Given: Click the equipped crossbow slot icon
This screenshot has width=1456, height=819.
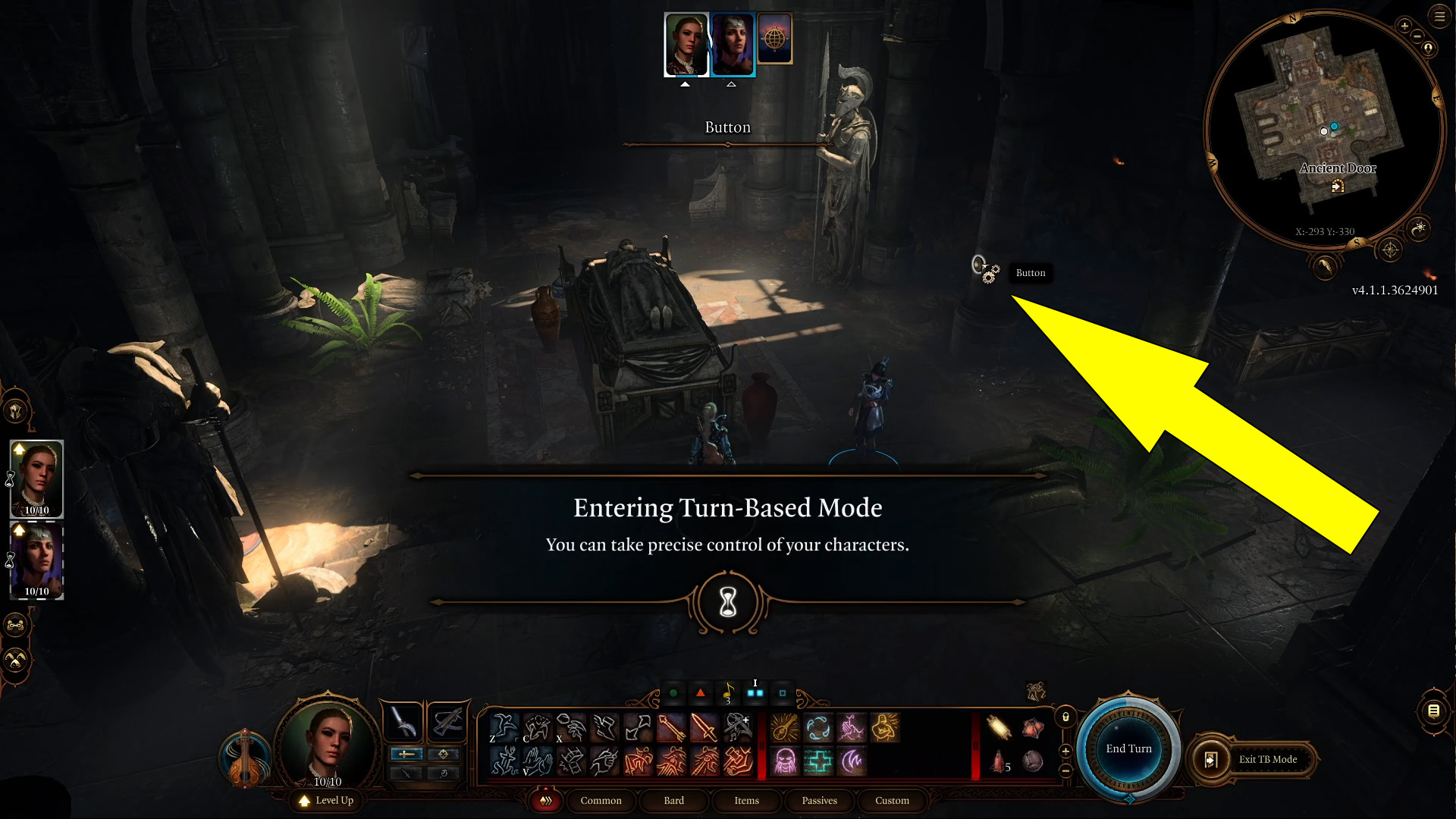Looking at the screenshot, I should click(448, 723).
